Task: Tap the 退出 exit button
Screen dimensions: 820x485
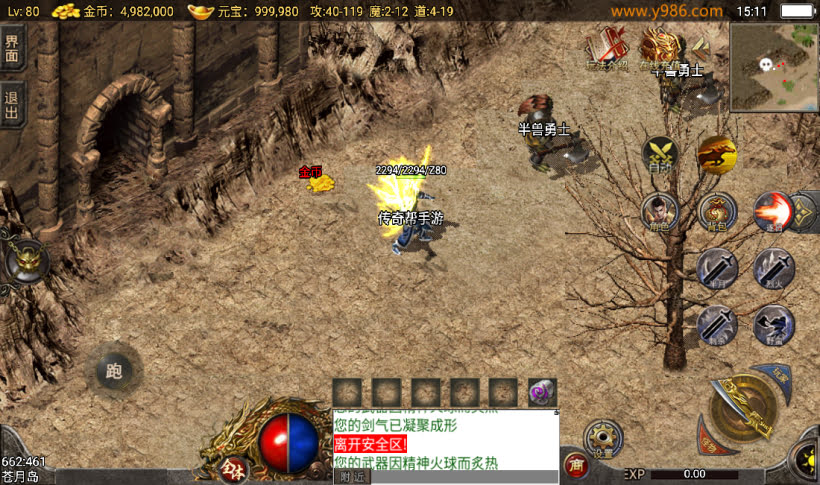Action: point(12,104)
